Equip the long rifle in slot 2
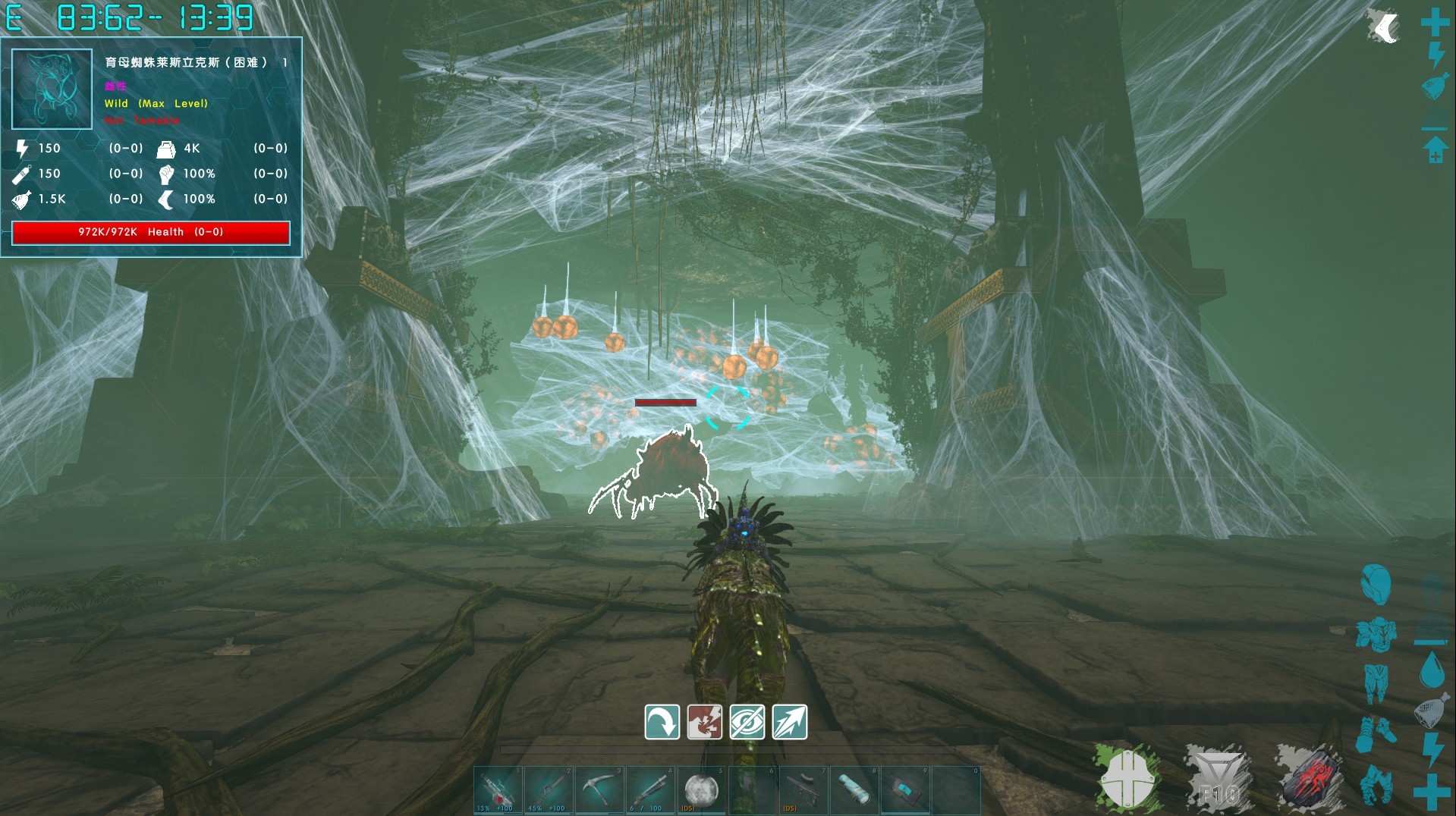 coord(549,789)
